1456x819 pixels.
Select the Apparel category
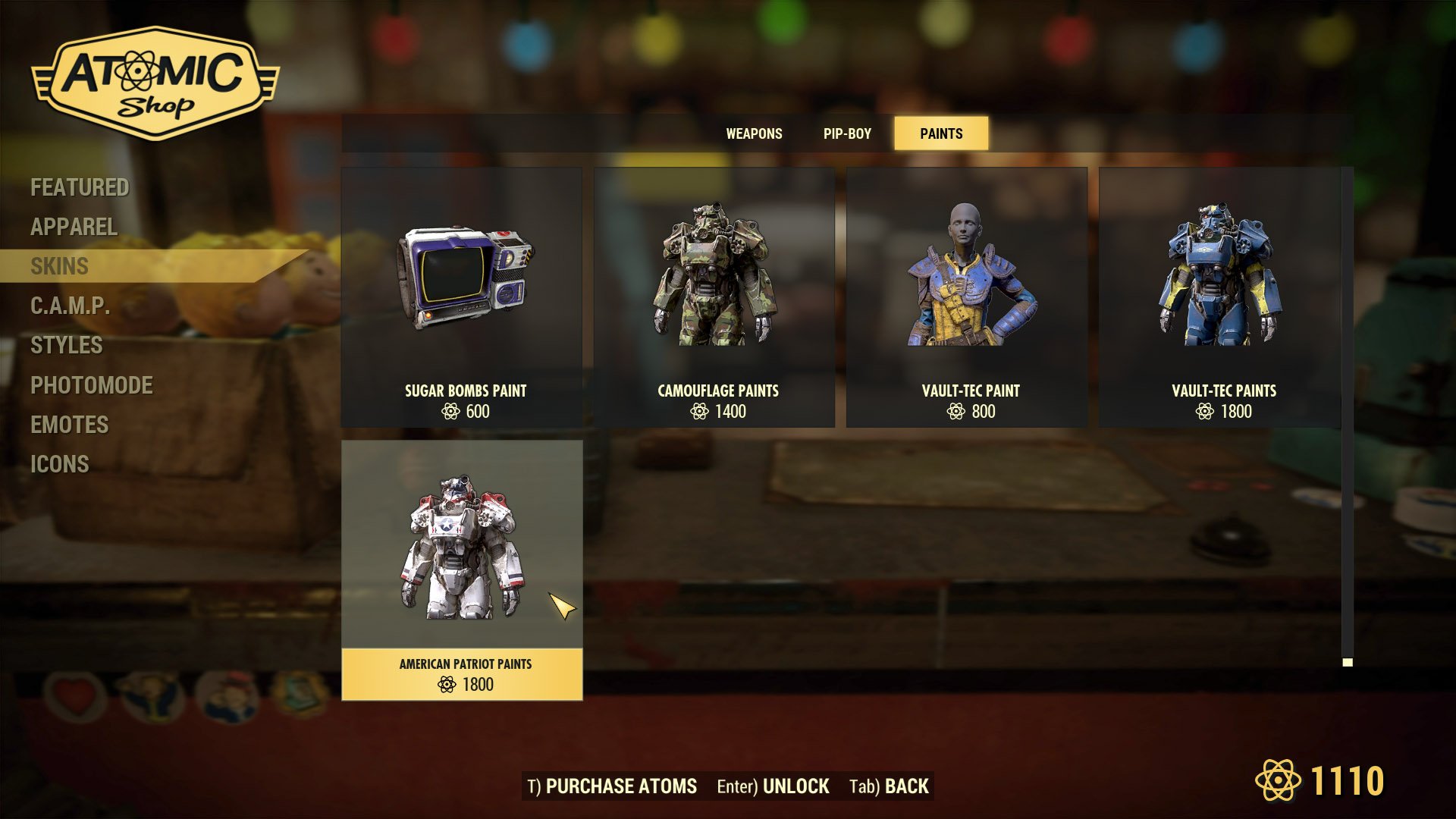coord(74,227)
